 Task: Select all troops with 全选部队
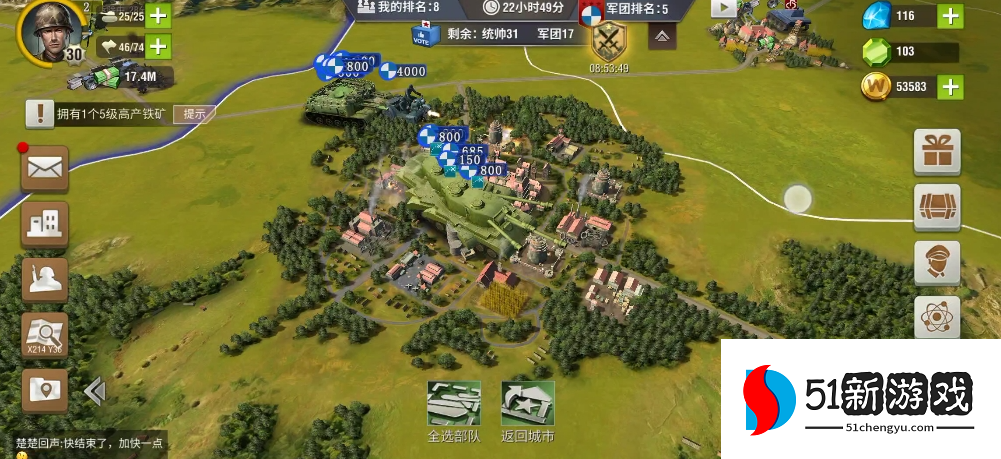(x=454, y=405)
